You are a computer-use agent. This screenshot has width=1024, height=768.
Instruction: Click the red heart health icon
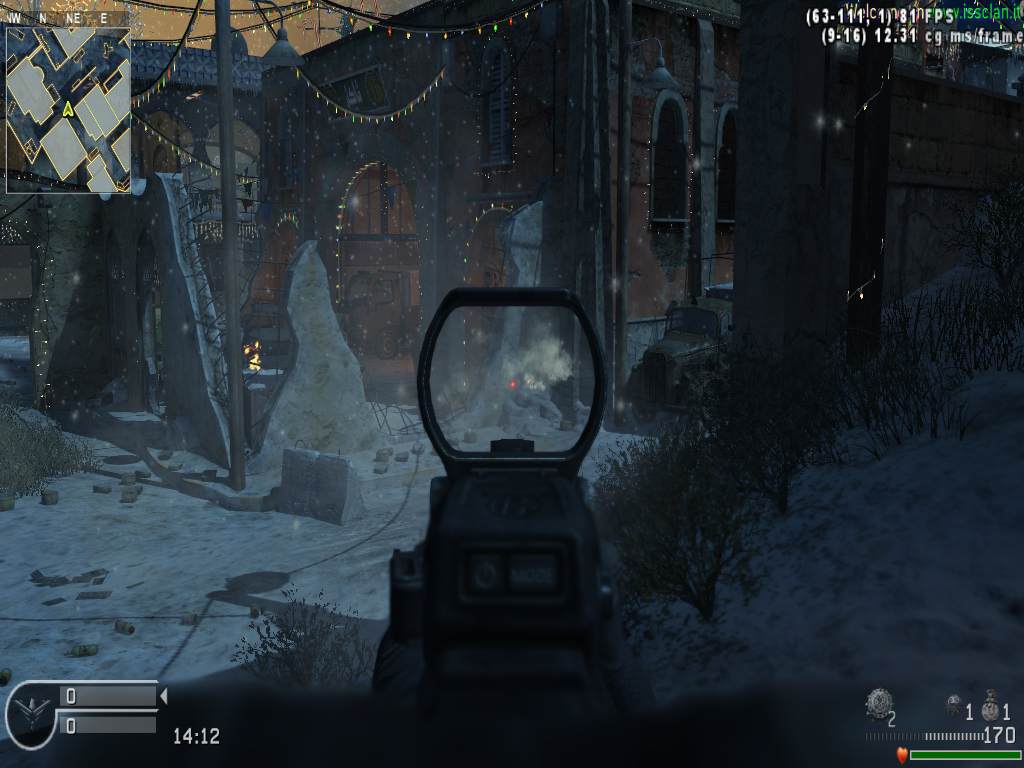click(902, 756)
